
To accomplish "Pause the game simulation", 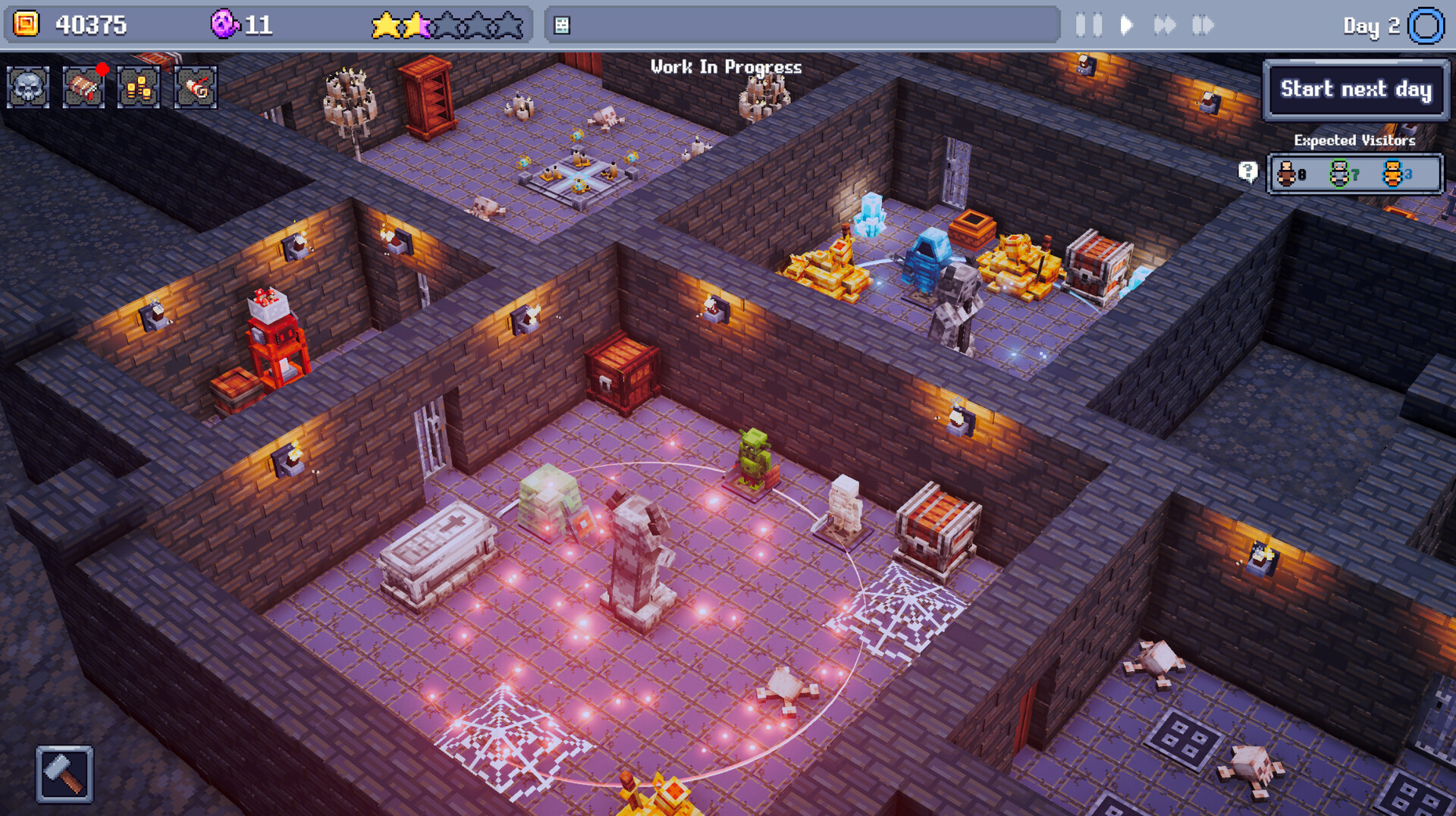I will 1088,24.
